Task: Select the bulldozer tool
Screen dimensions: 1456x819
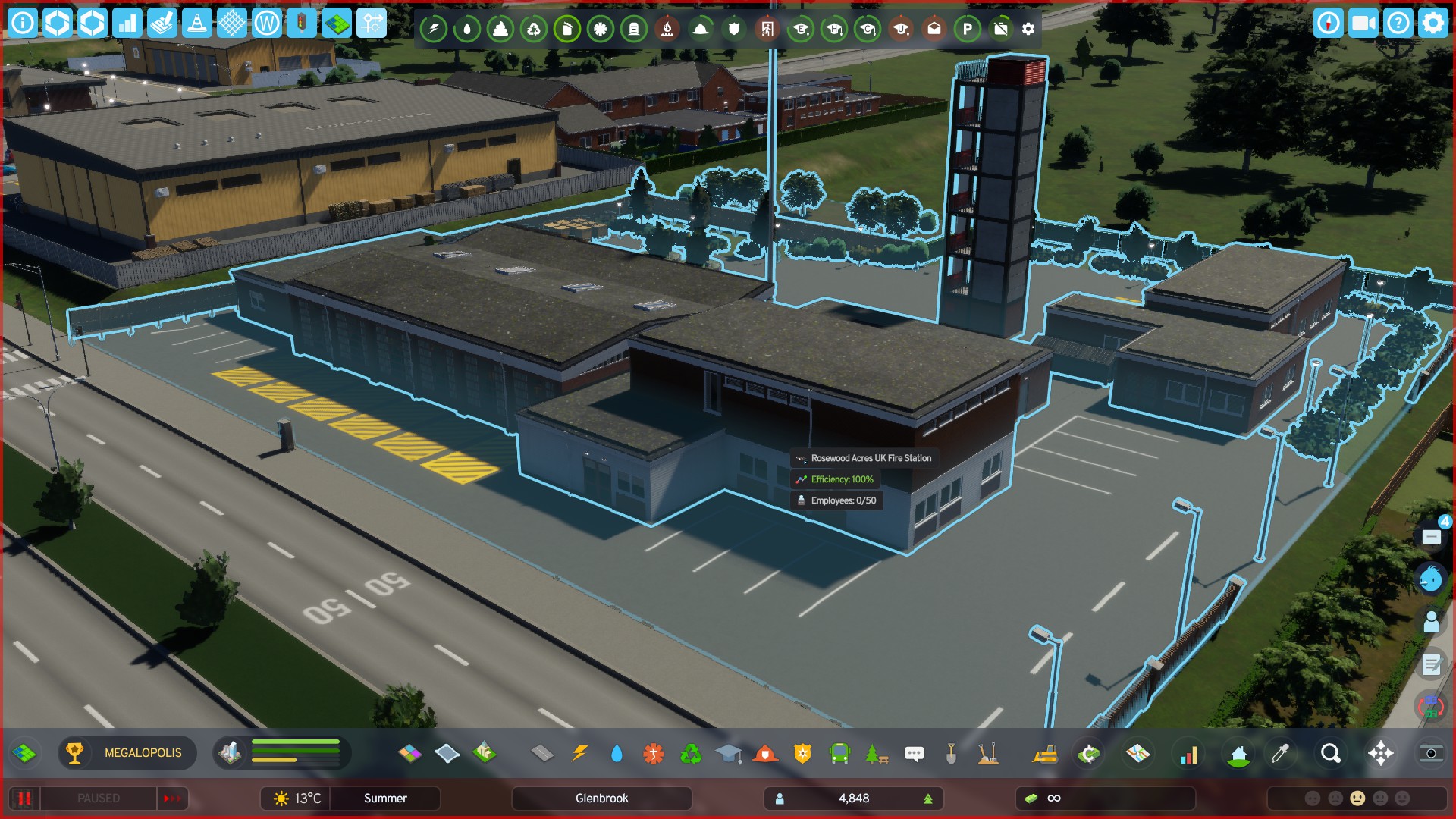Action: point(1045,754)
